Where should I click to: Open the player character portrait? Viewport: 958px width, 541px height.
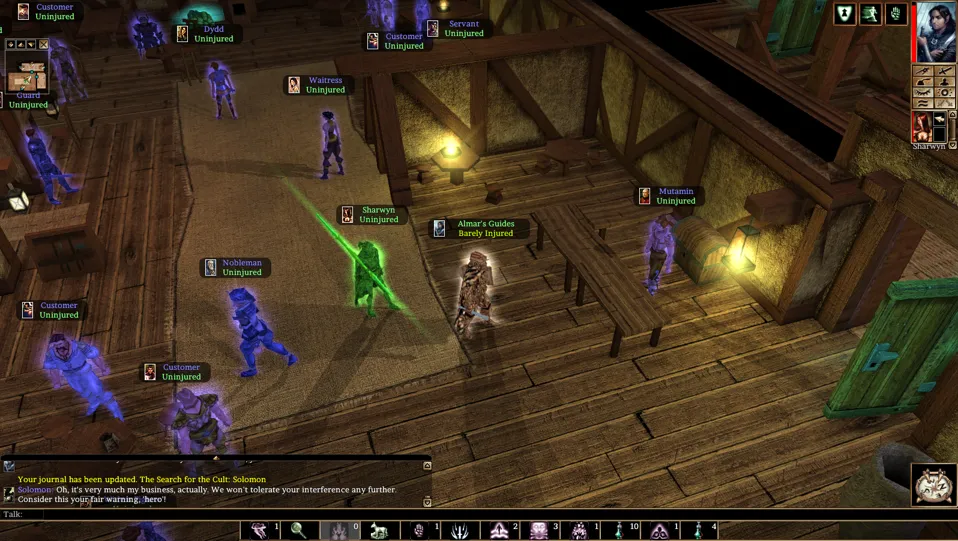click(935, 32)
